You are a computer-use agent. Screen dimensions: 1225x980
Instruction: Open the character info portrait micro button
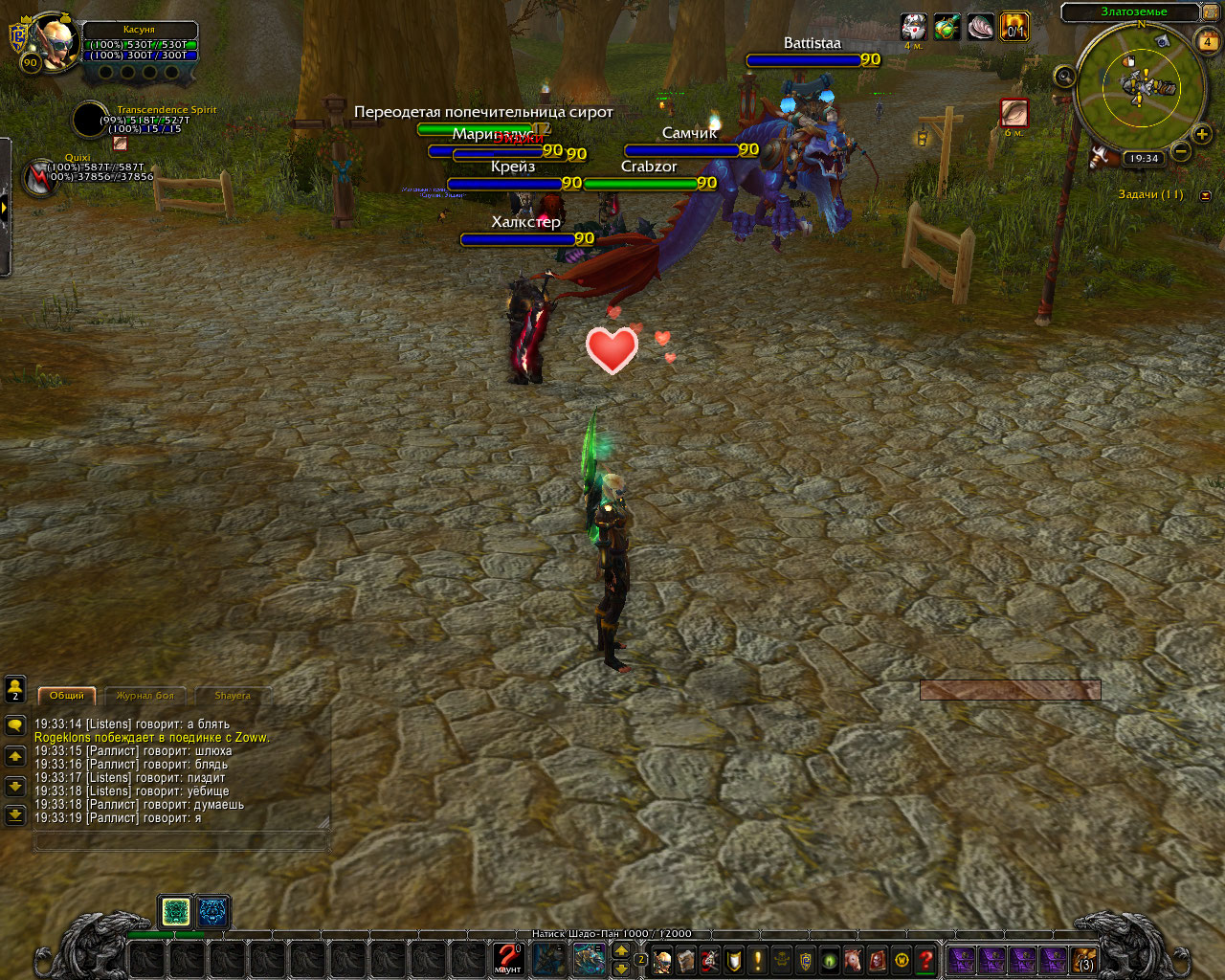662,960
